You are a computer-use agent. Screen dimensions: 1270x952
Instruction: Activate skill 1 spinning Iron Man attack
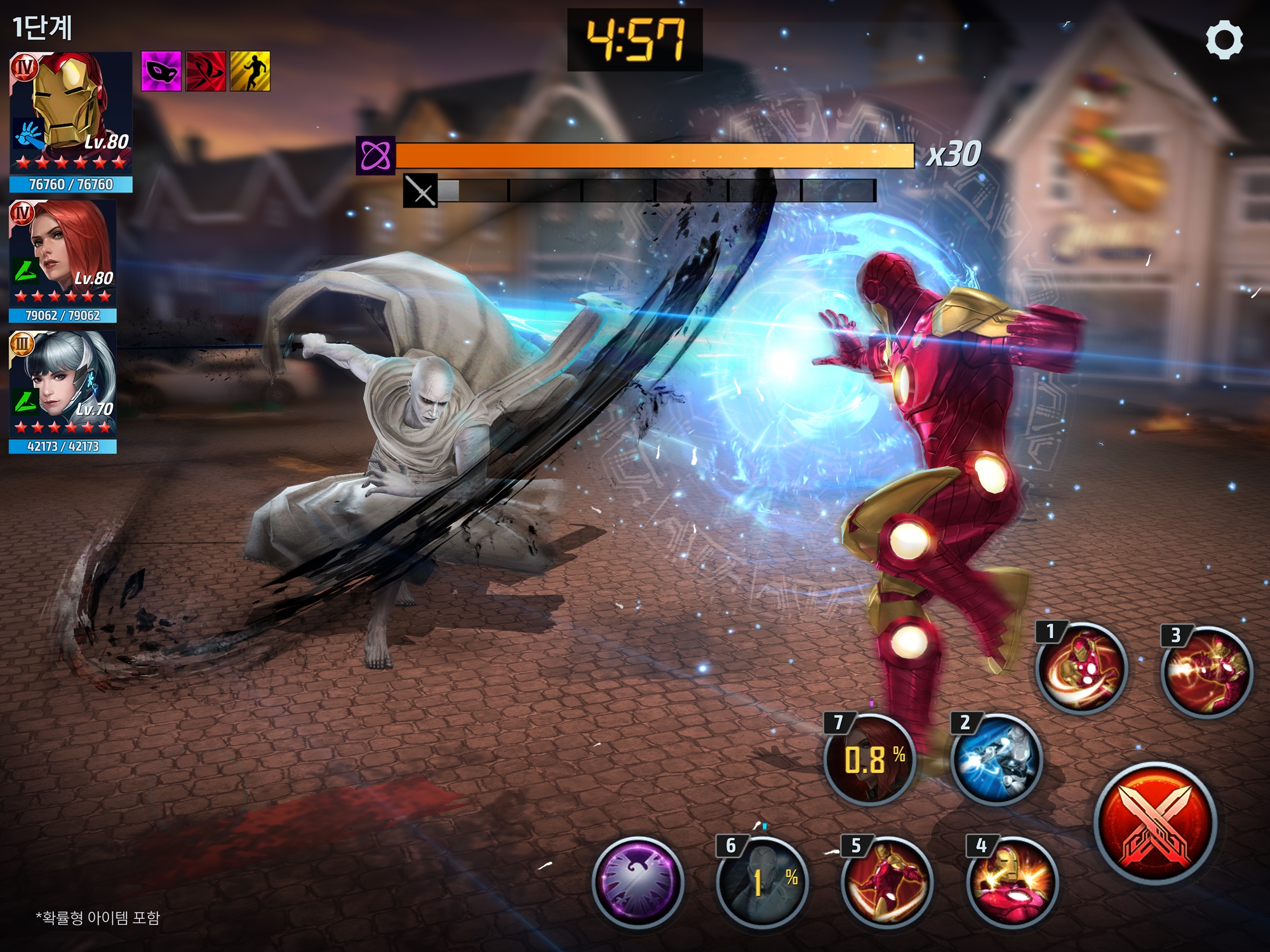pos(1081,668)
